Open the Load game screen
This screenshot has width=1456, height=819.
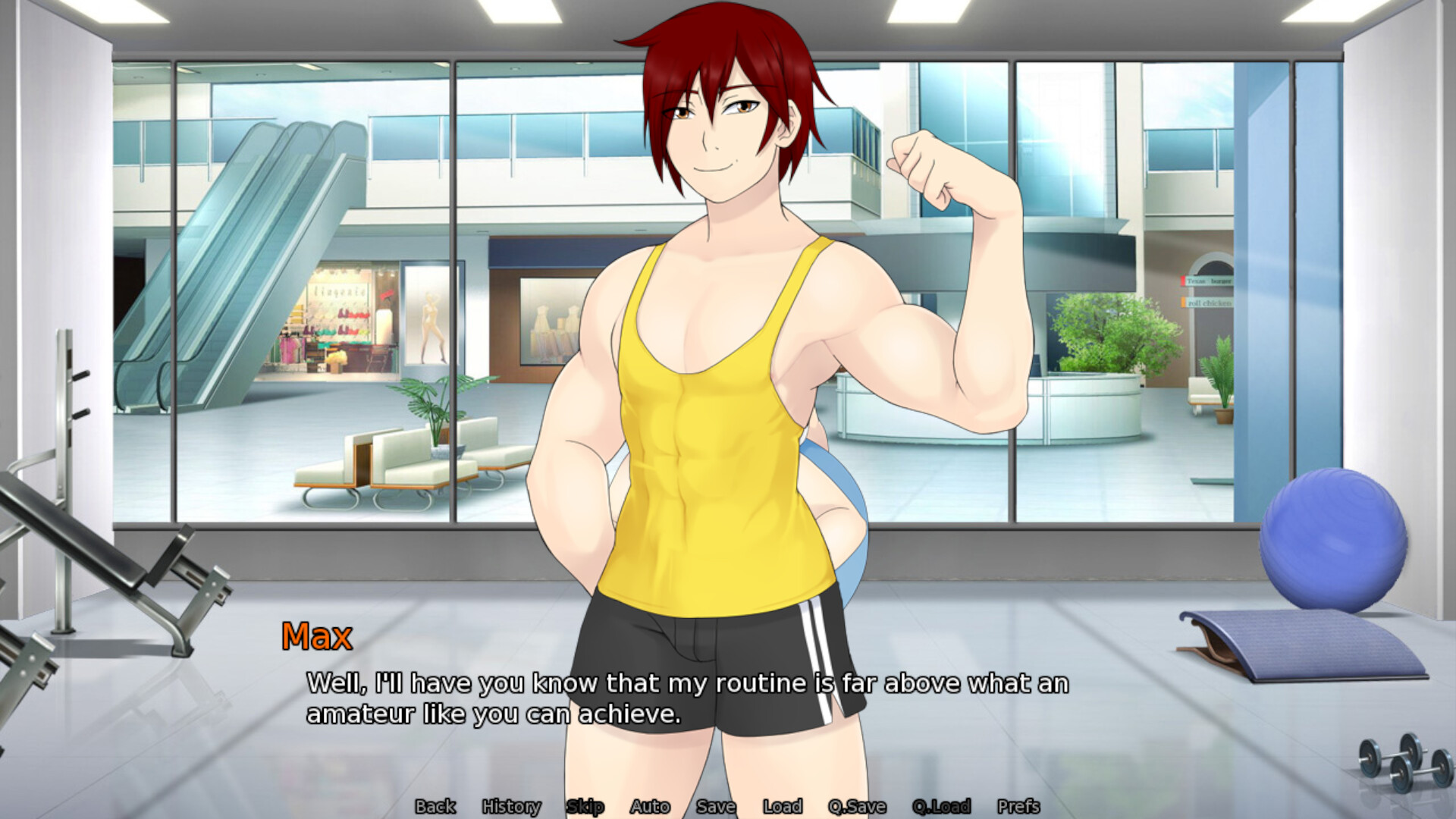[784, 807]
